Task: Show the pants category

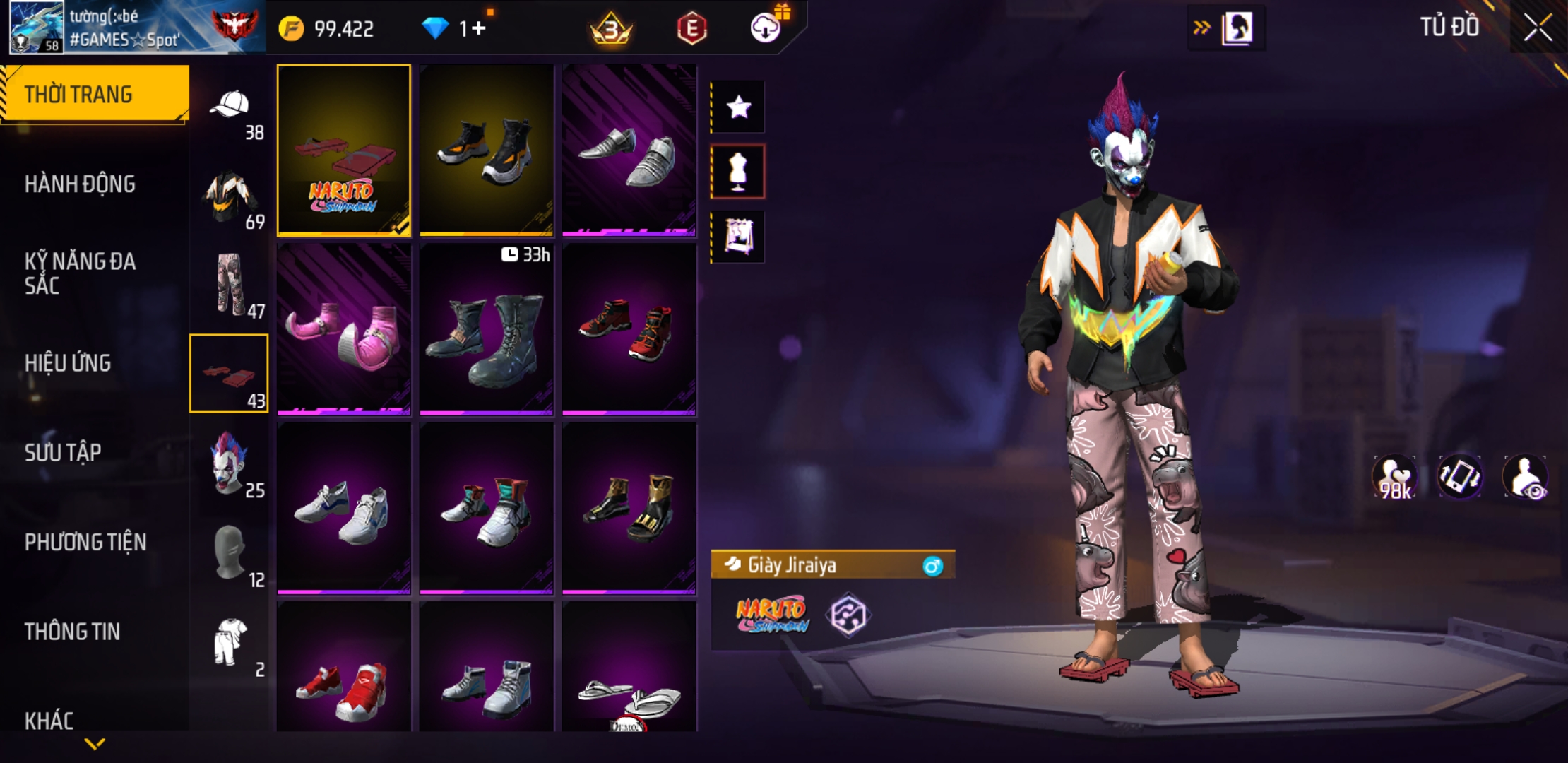Action: pos(230,285)
